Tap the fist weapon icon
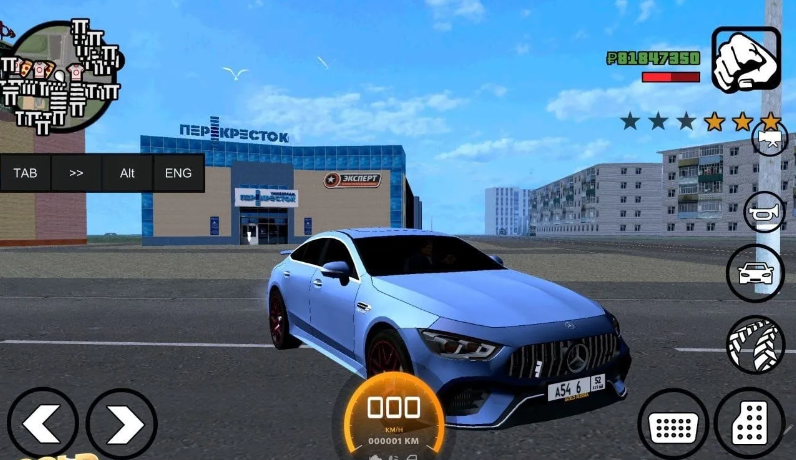 [746, 59]
